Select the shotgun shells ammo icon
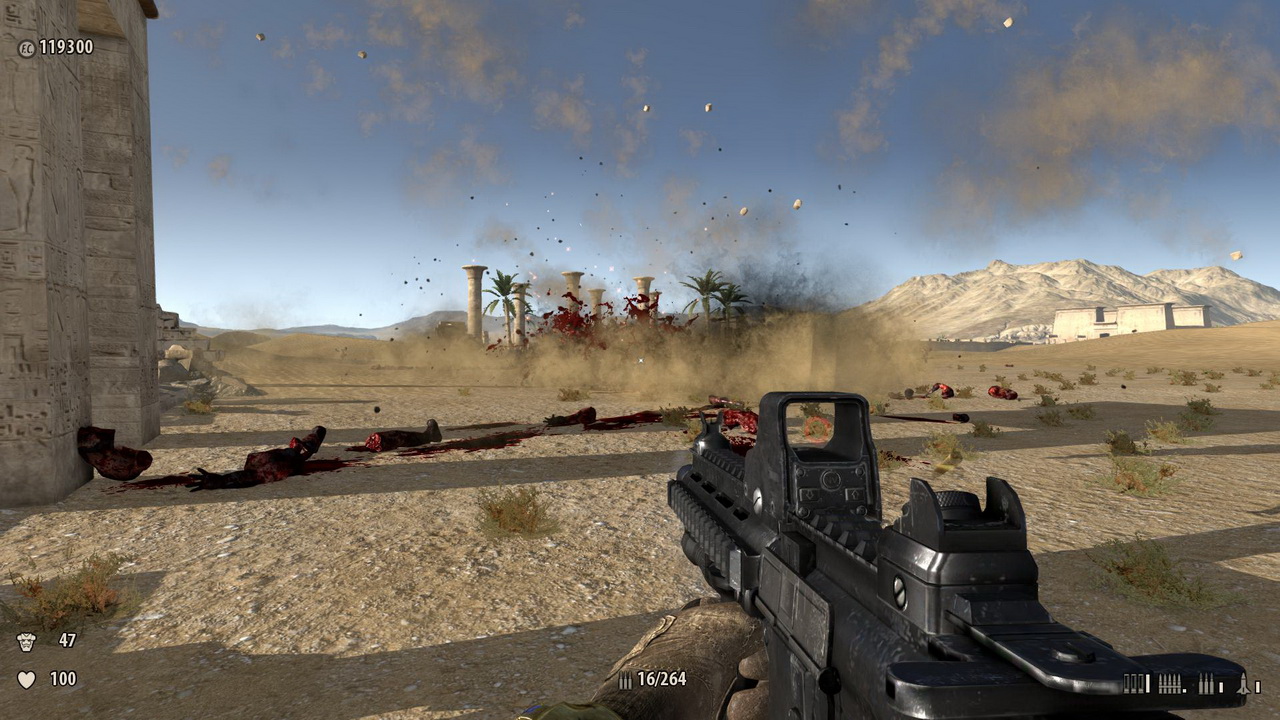The image size is (1280, 720). [1134, 684]
